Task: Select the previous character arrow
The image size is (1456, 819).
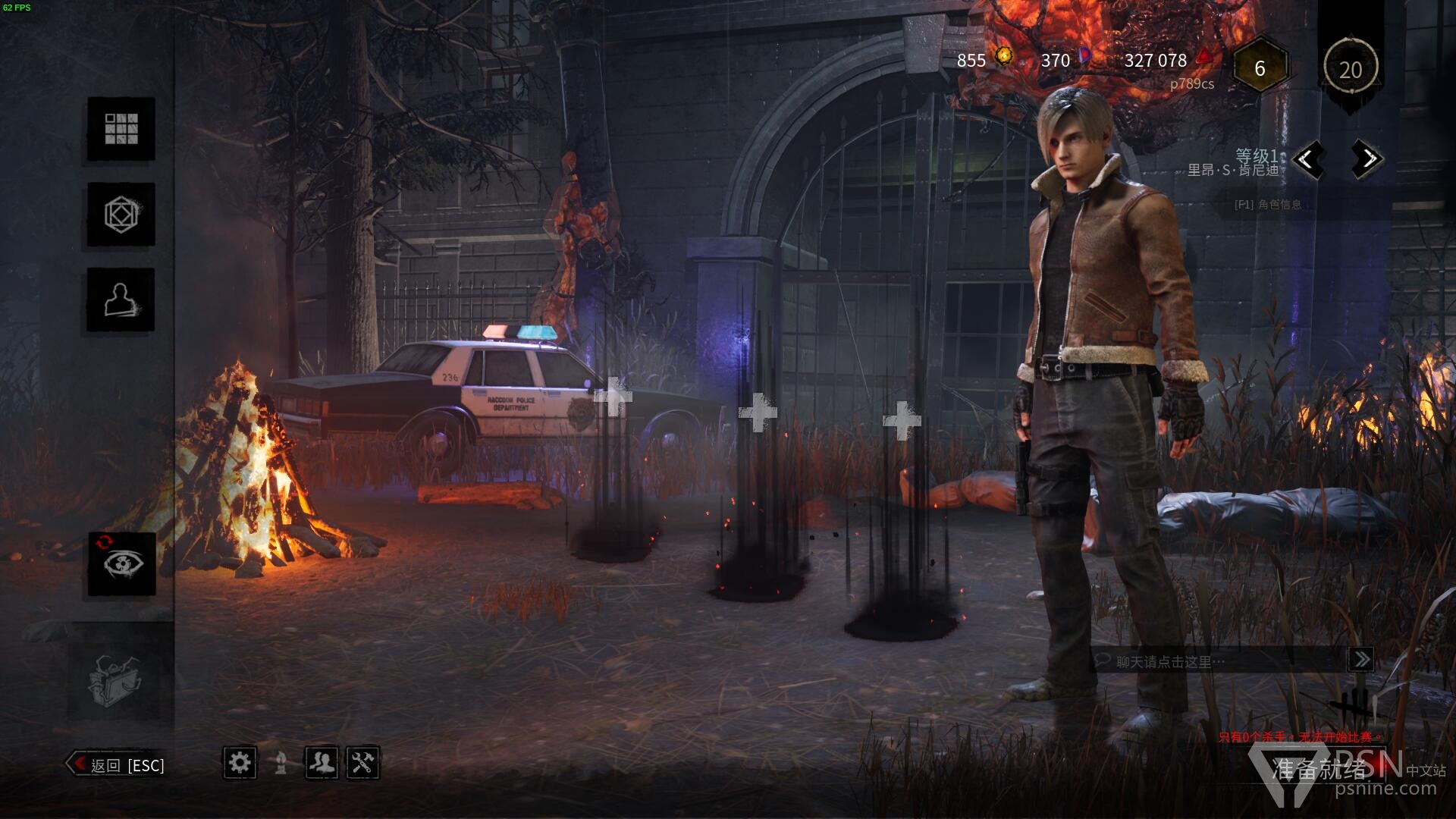Action: [x=1307, y=159]
